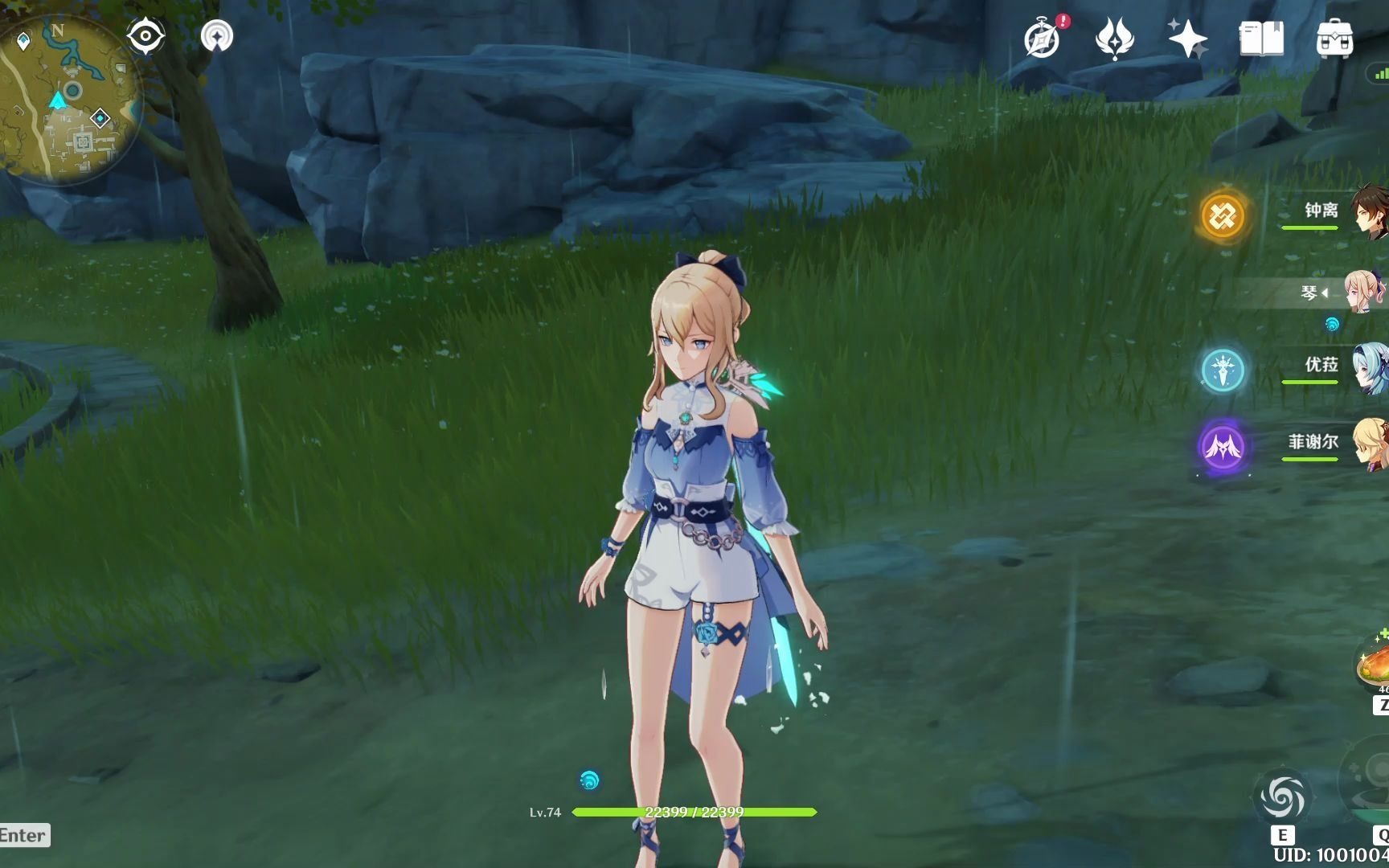Activate the Anemo swirl elemental skill

click(x=1283, y=798)
